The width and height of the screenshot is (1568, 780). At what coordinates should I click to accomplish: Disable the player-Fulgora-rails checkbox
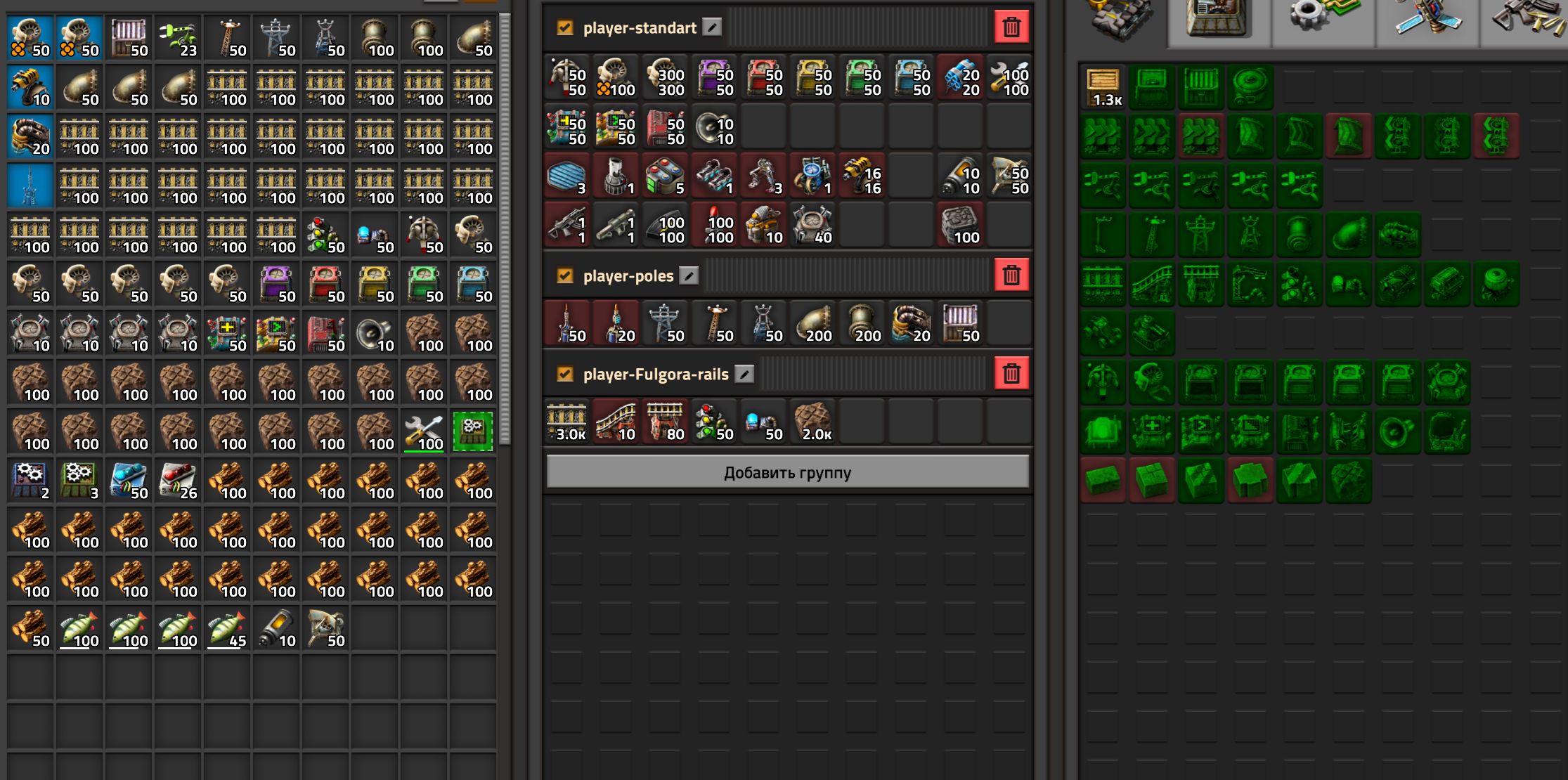pyautogui.click(x=564, y=374)
